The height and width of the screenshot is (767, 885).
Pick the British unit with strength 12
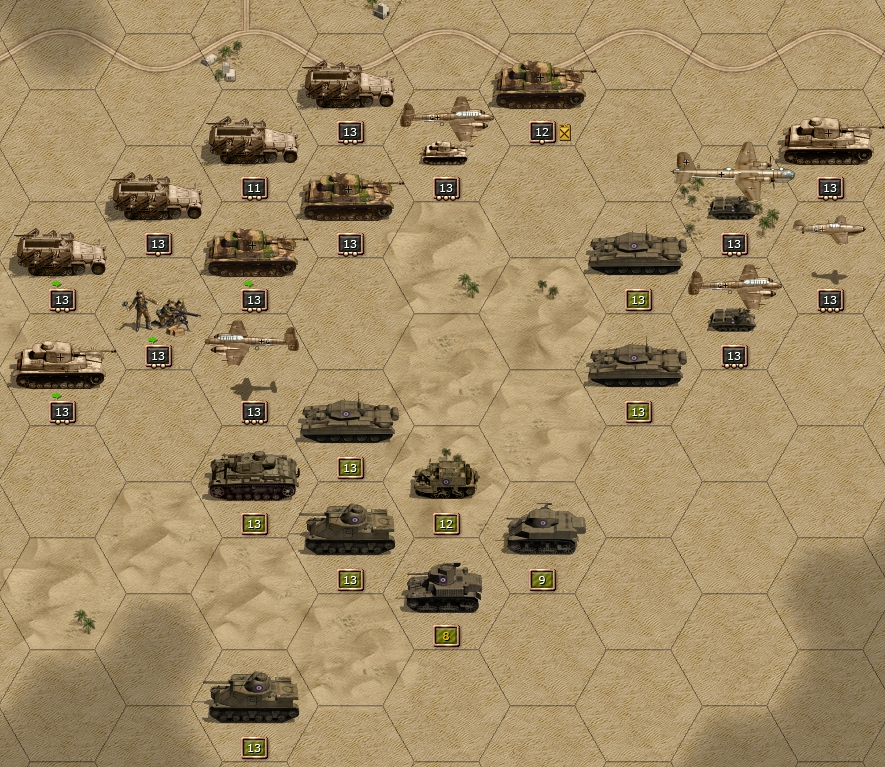(x=445, y=477)
